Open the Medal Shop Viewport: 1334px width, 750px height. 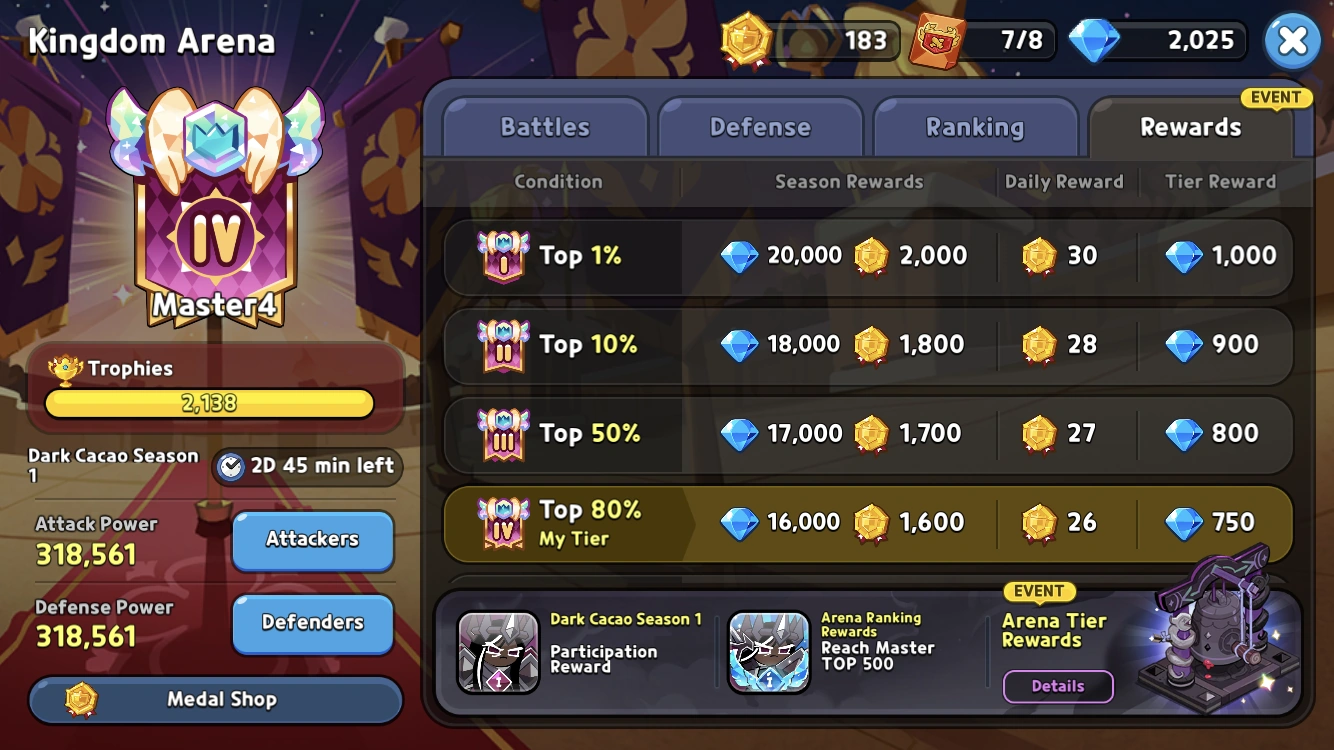[x=215, y=700]
